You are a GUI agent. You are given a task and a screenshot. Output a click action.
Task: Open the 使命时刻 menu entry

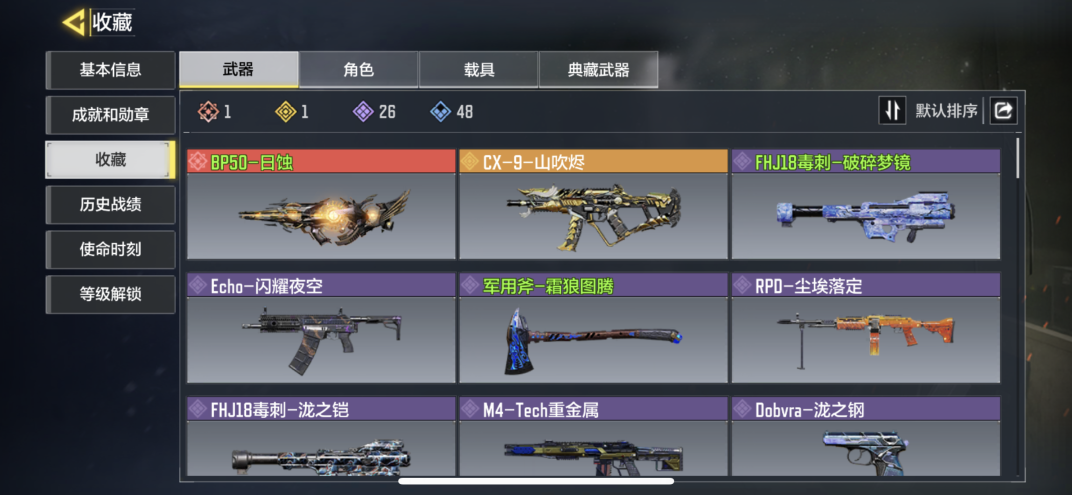(110, 250)
